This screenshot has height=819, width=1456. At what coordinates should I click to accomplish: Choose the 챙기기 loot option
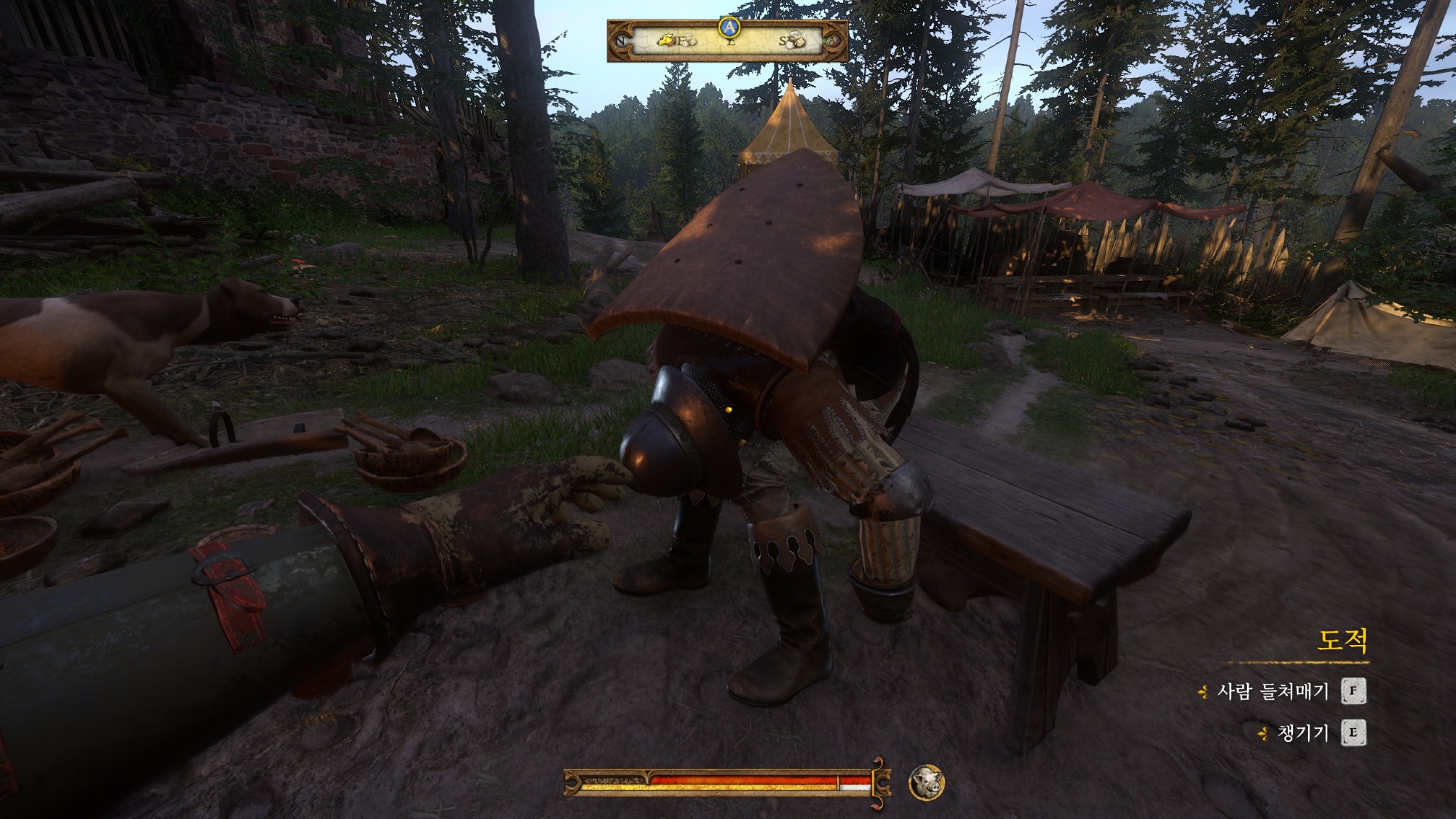(x=1302, y=733)
